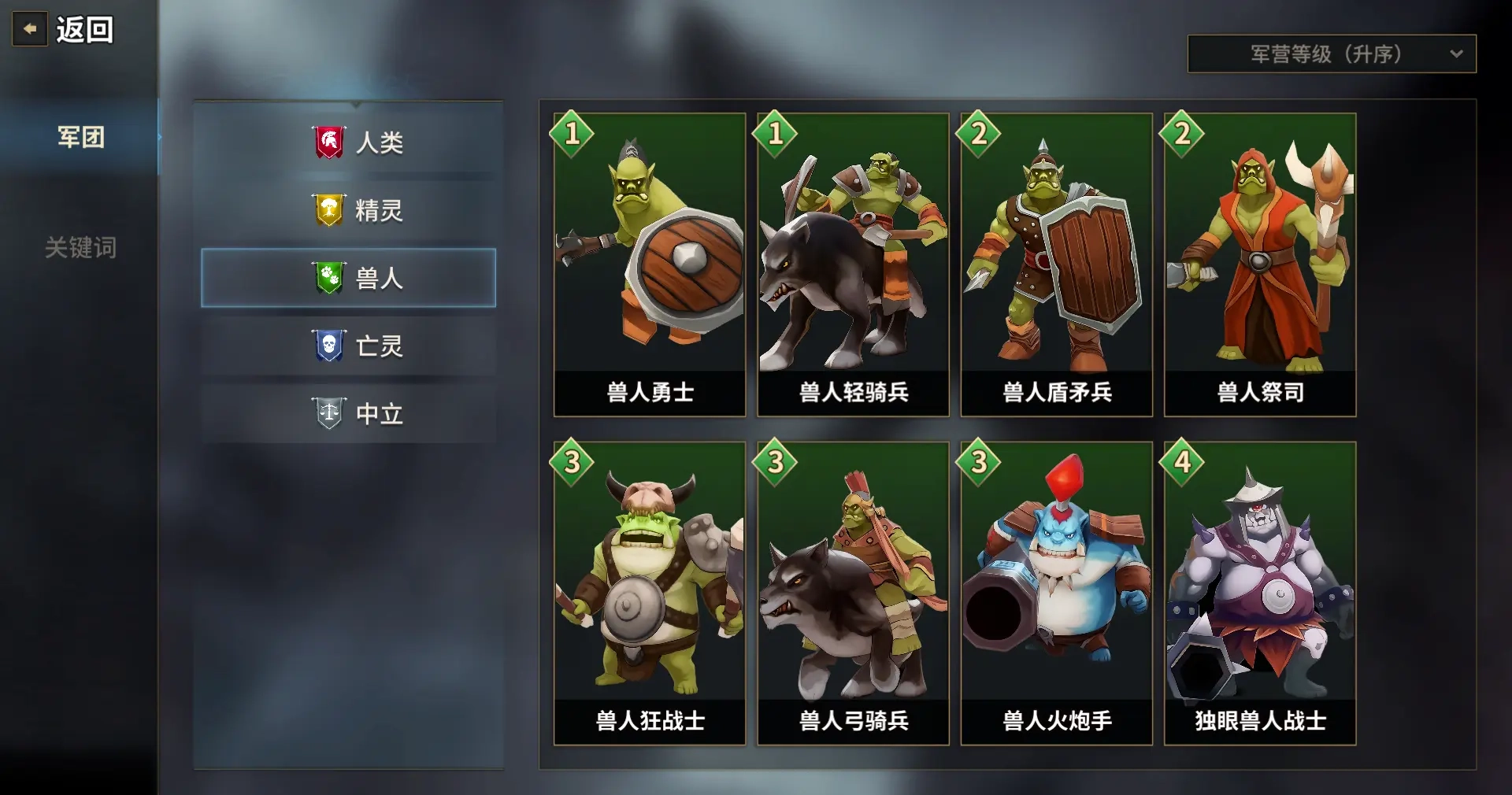Open the 军营等级（升序） sort dropdown

click(x=1331, y=54)
